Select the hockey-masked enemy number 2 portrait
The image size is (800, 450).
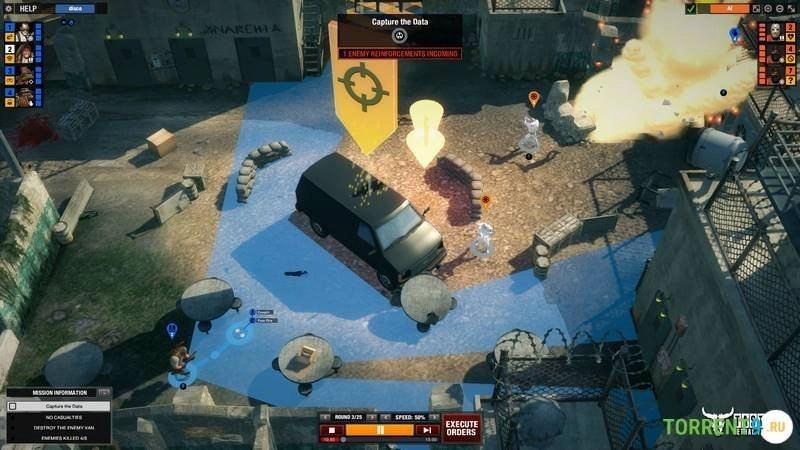coord(774,31)
